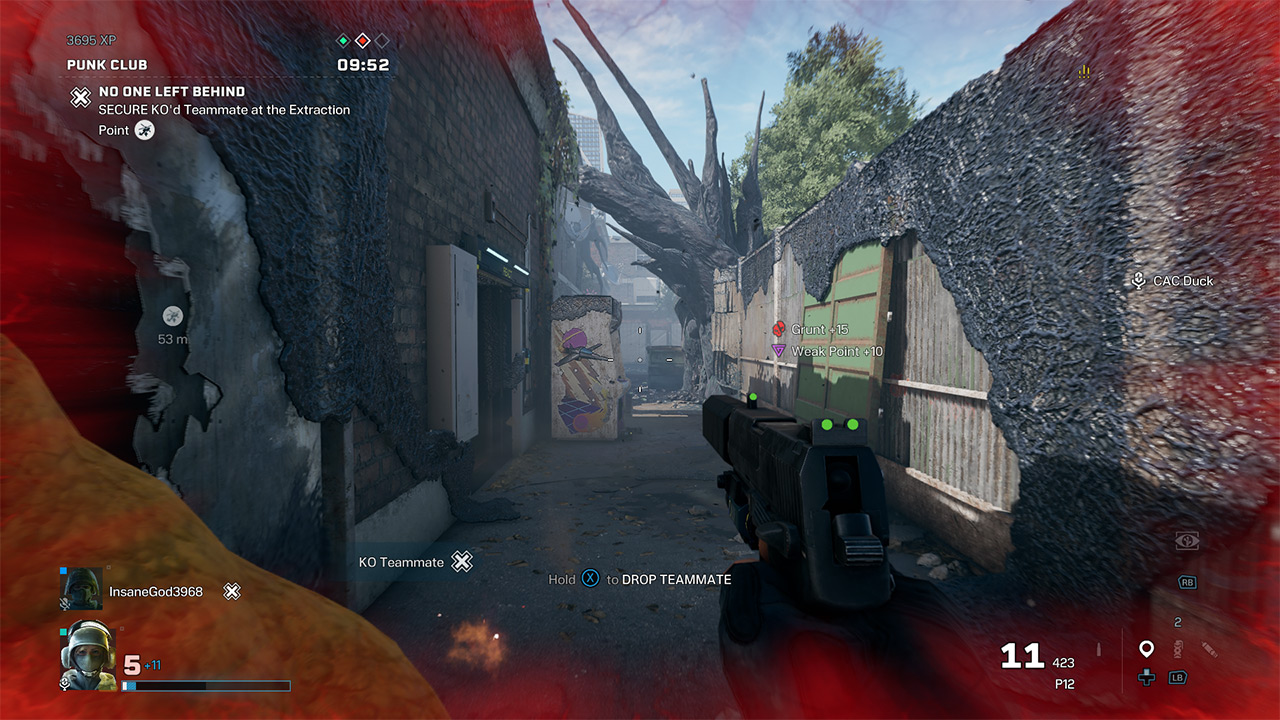Image resolution: width=1280 pixels, height=720 pixels.
Task: Select the white ping marker icon
Action: tap(1146, 649)
